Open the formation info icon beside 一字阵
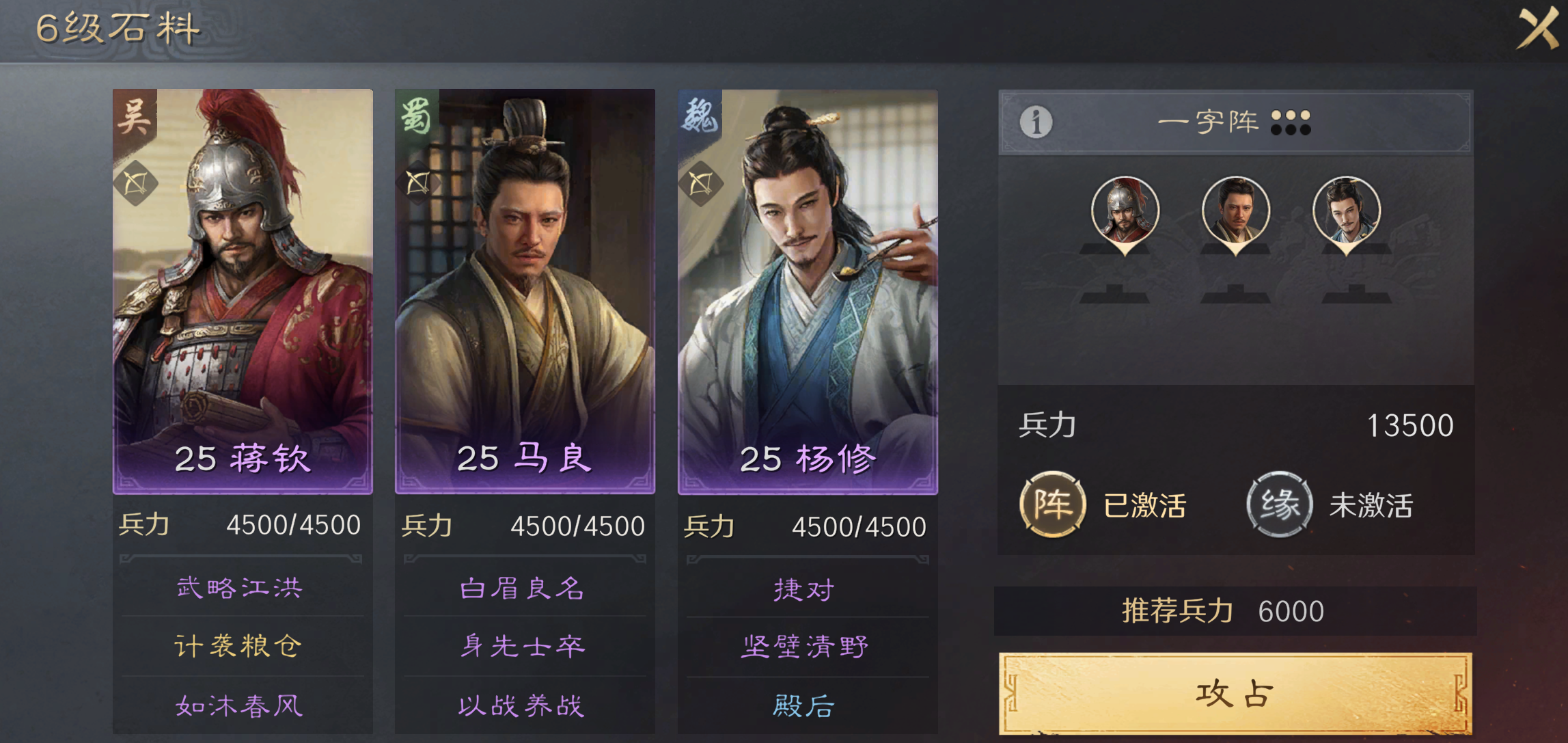The width and height of the screenshot is (1568, 743). tap(1036, 123)
